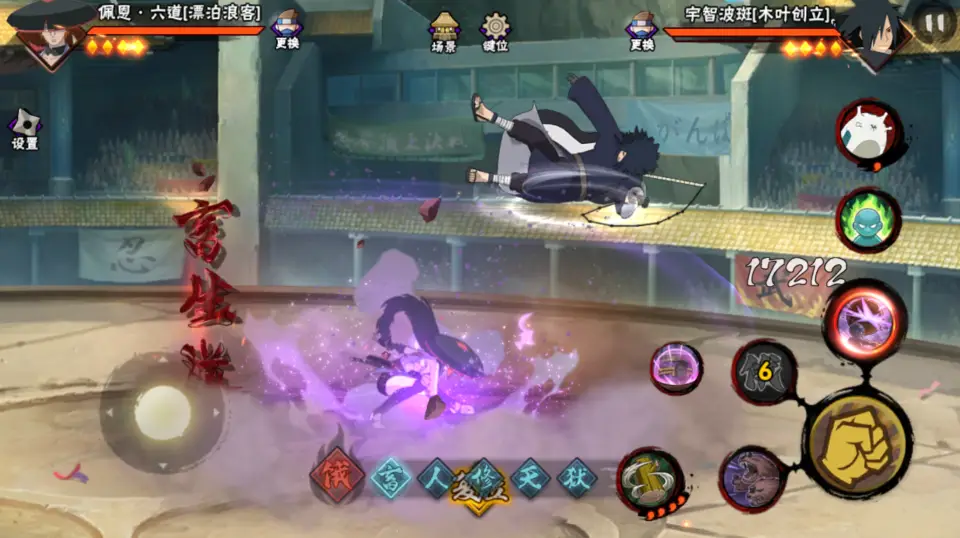Viewport: 960px width, 538px height.
Task: Use the substitution scroll with orange dots
Action: 651,481
